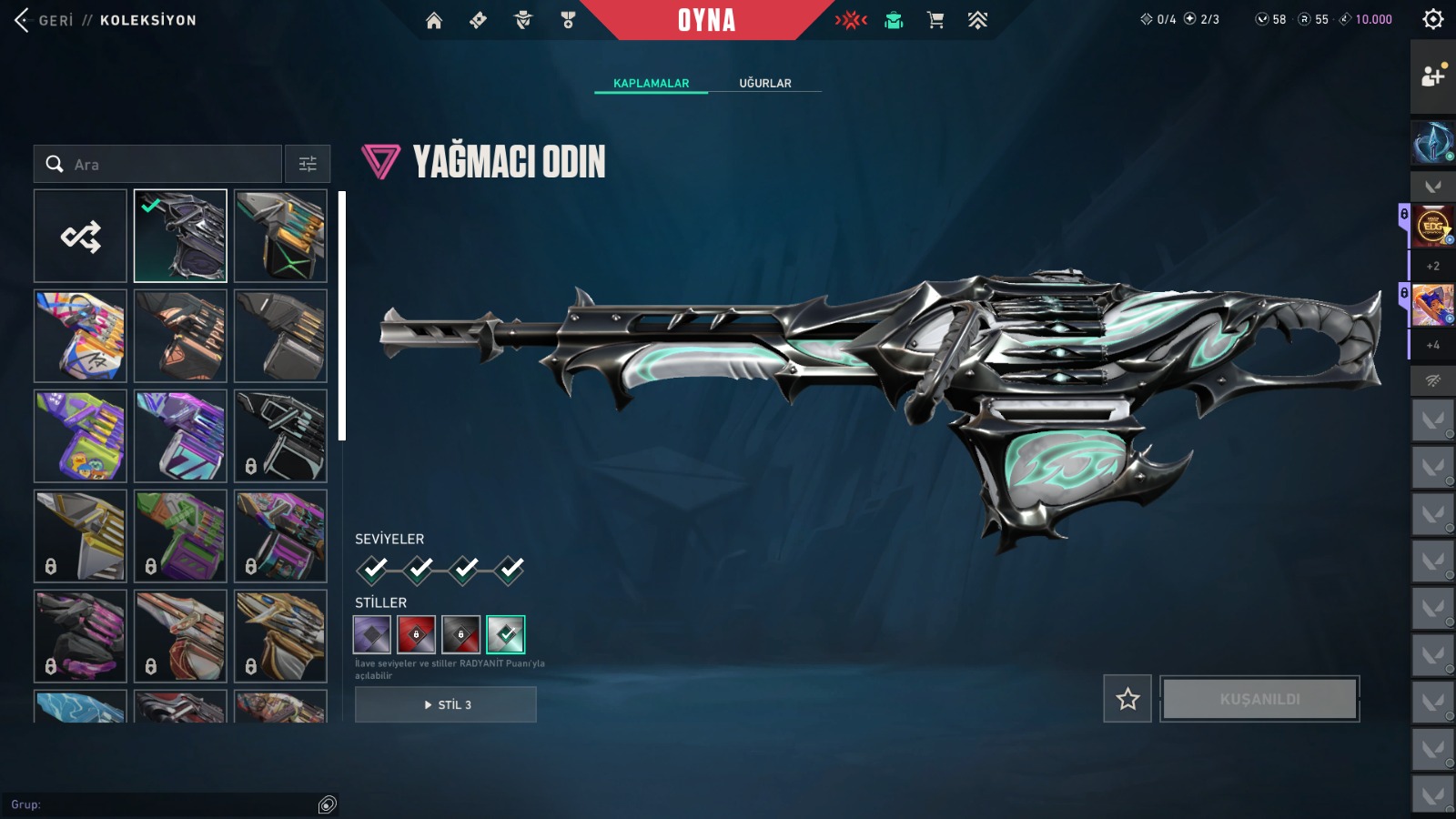Open the add friend social icon
Viewport: 1456px width, 819px height.
click(1433, 76)
